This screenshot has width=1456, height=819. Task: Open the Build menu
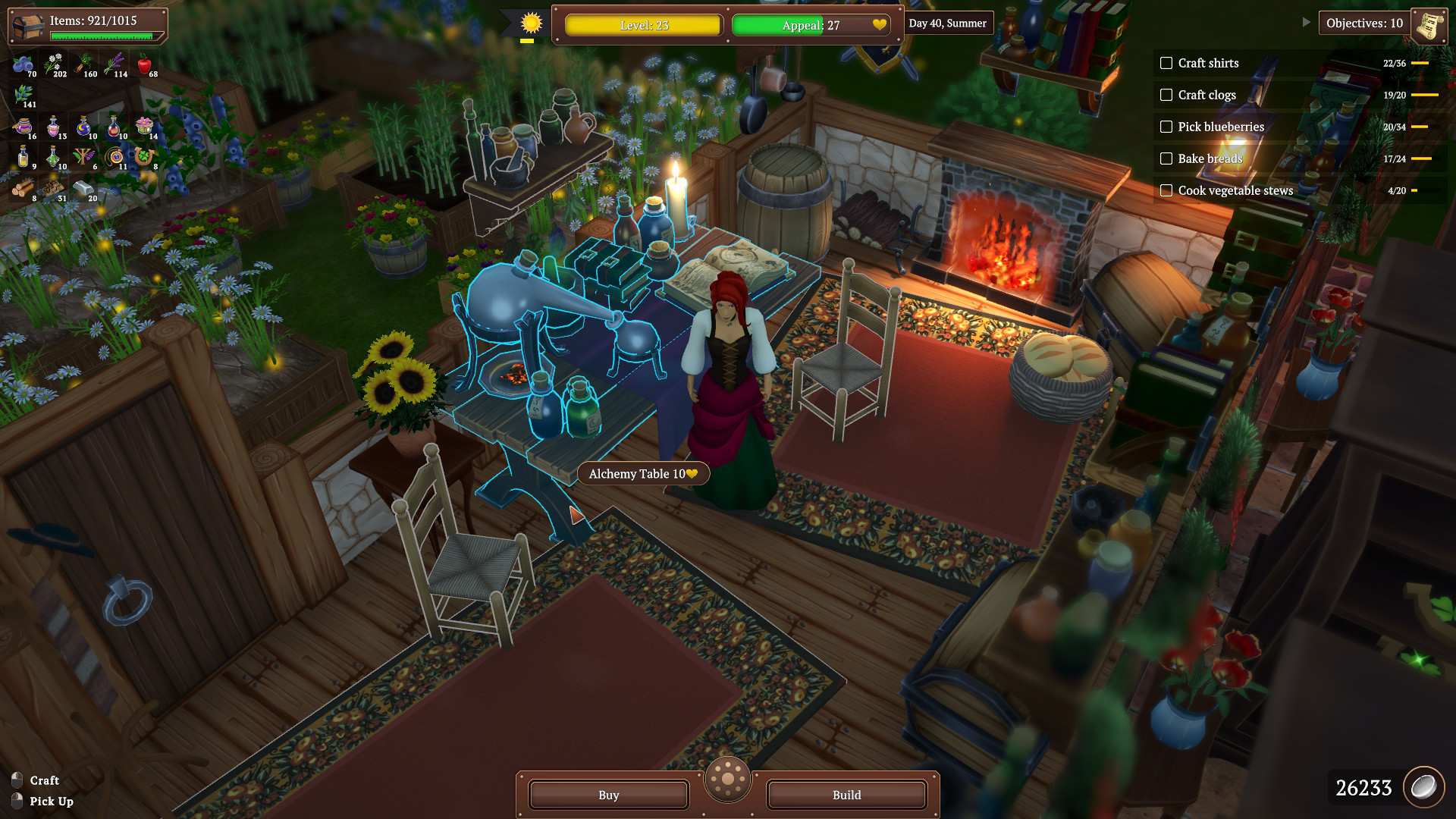pyautogui.click(x=846, y=795)
